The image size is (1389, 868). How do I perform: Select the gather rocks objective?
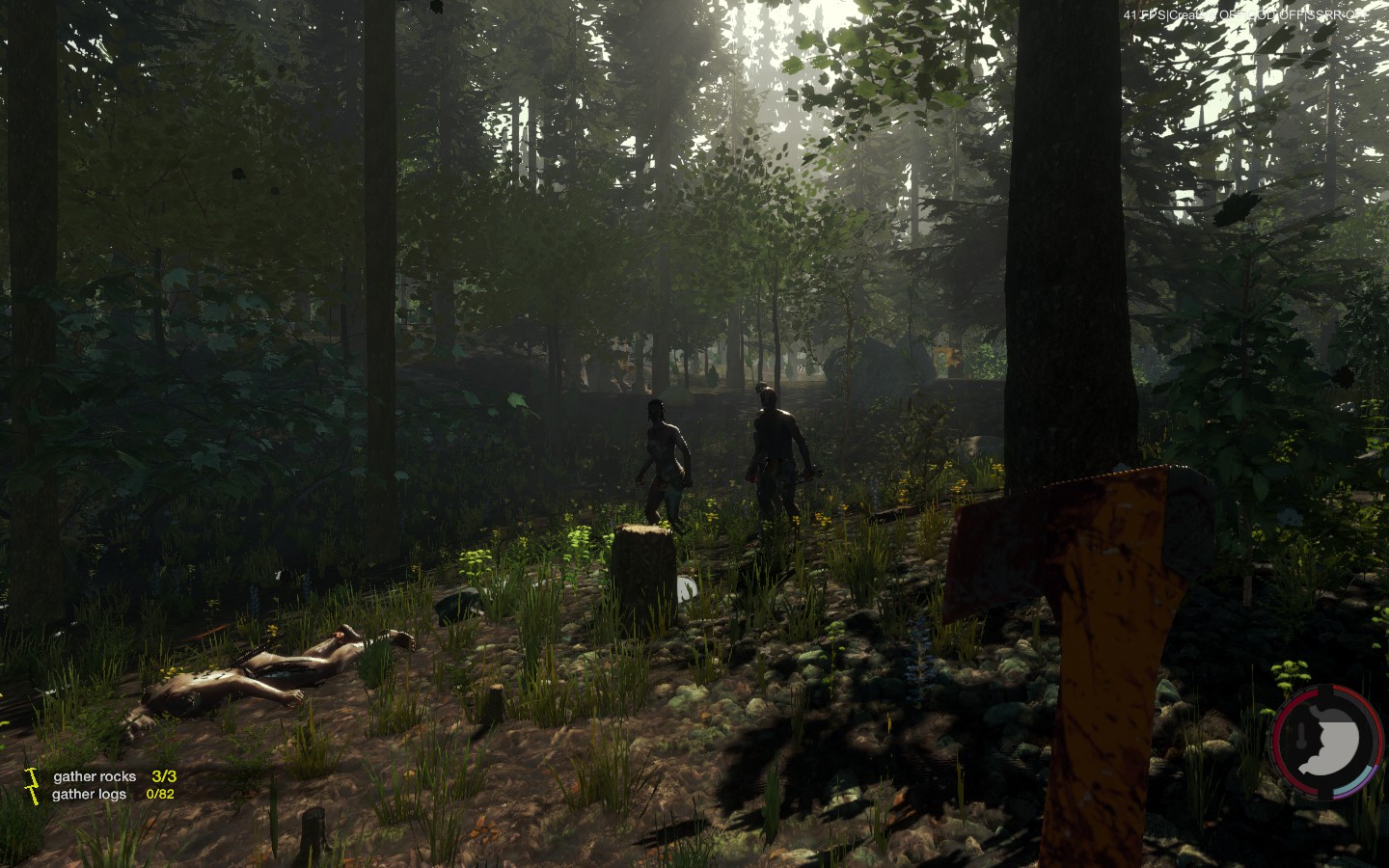(x=95, y=776)
